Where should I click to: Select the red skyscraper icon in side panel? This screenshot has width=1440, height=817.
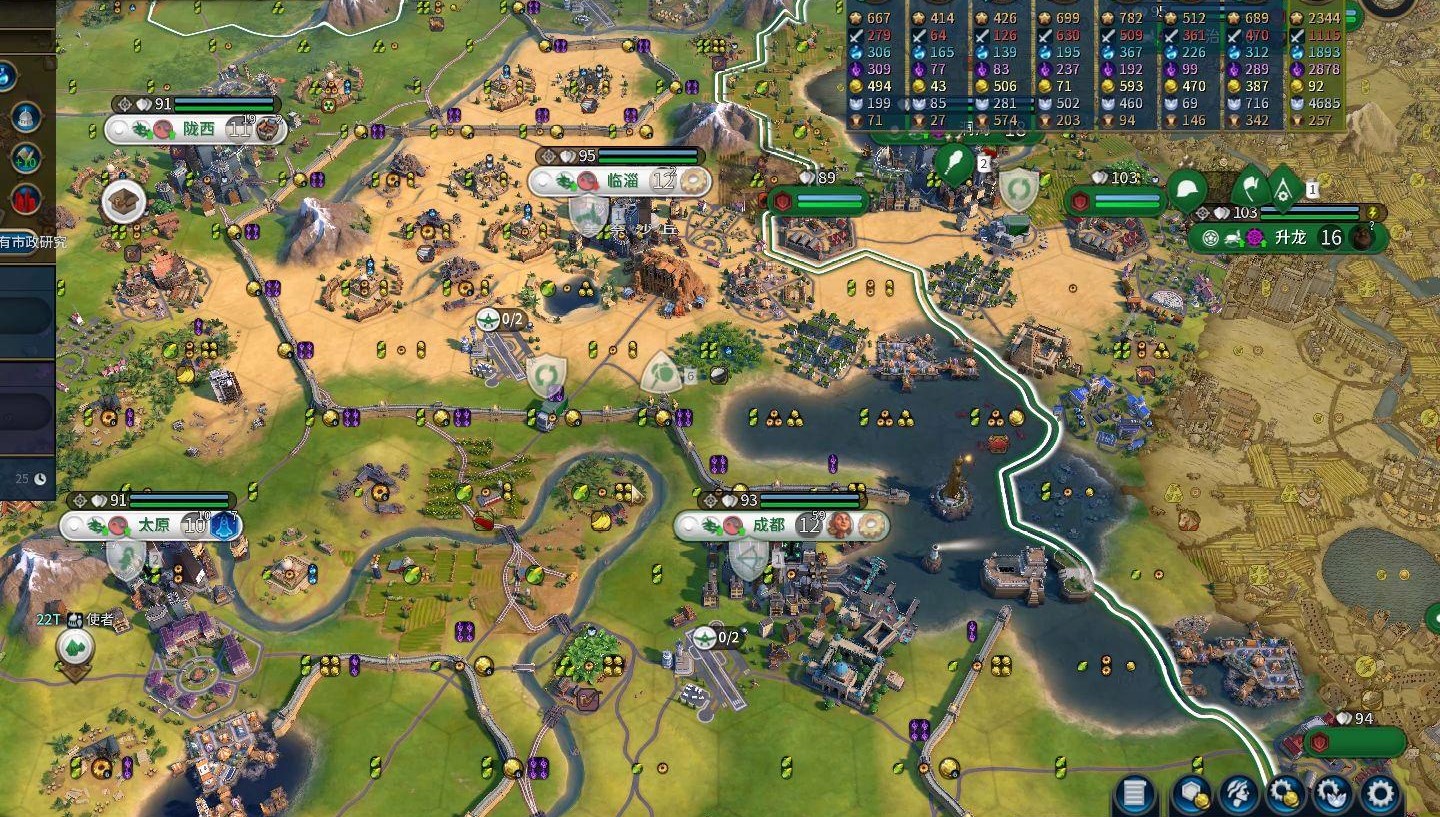coord(26,199)
